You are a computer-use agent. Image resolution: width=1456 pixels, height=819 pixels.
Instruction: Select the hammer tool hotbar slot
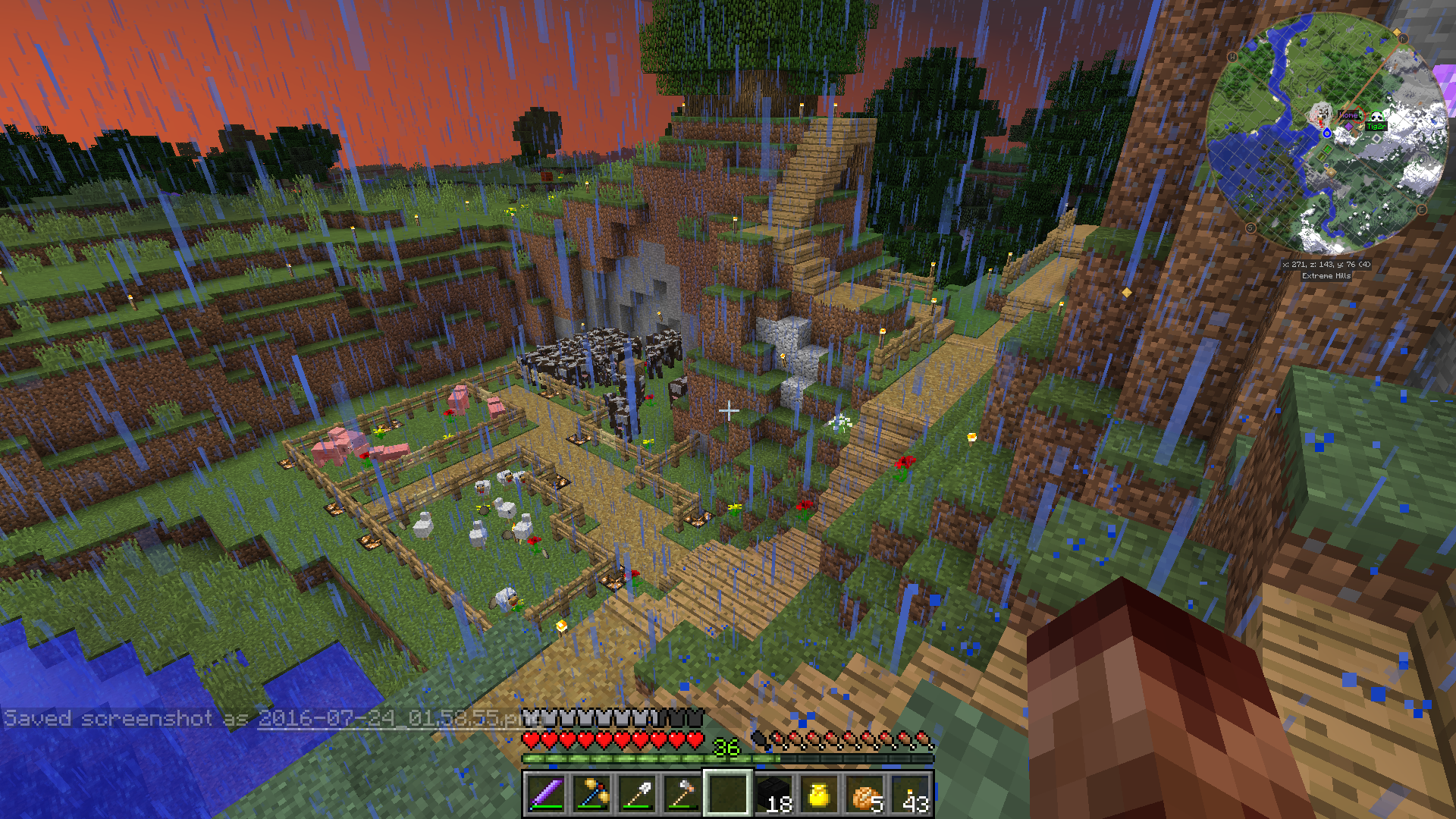tap(682, 794)
